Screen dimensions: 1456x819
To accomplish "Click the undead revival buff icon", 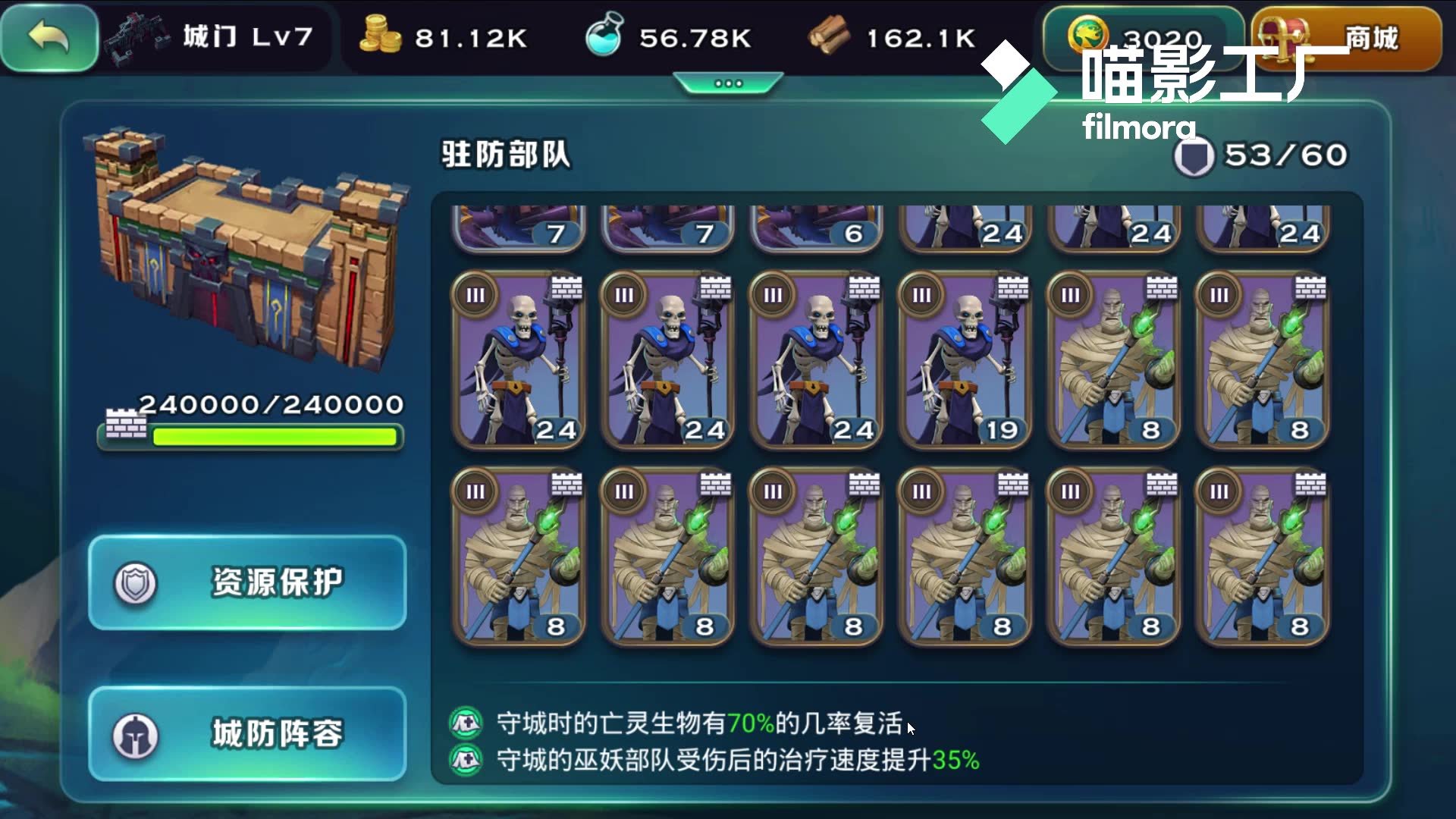I will [x=466, y=723].
